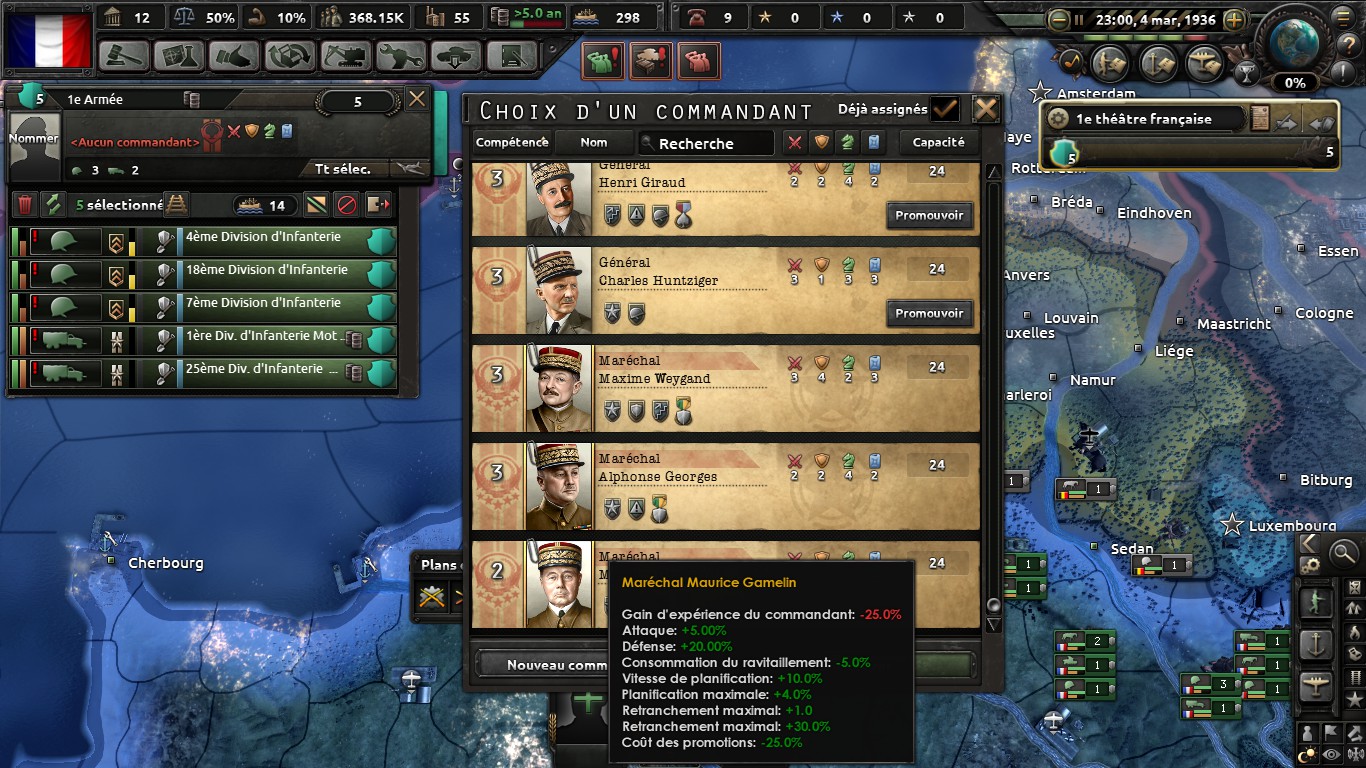Toggle the Déjà assignés checkbox
The width and height of the screenshot is (1366, 768).
943,109
